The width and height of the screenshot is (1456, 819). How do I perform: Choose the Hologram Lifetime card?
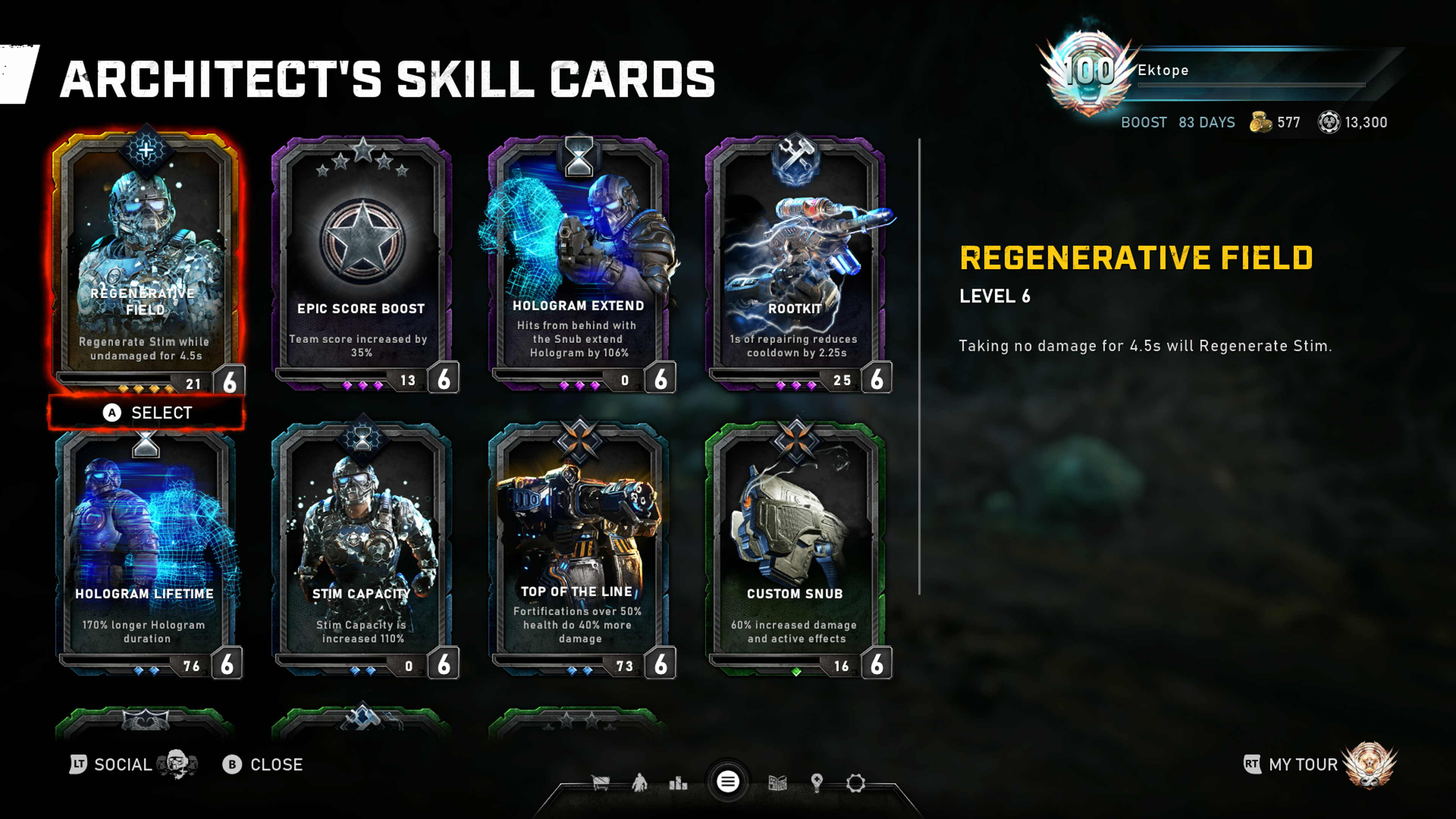point(146,548)
